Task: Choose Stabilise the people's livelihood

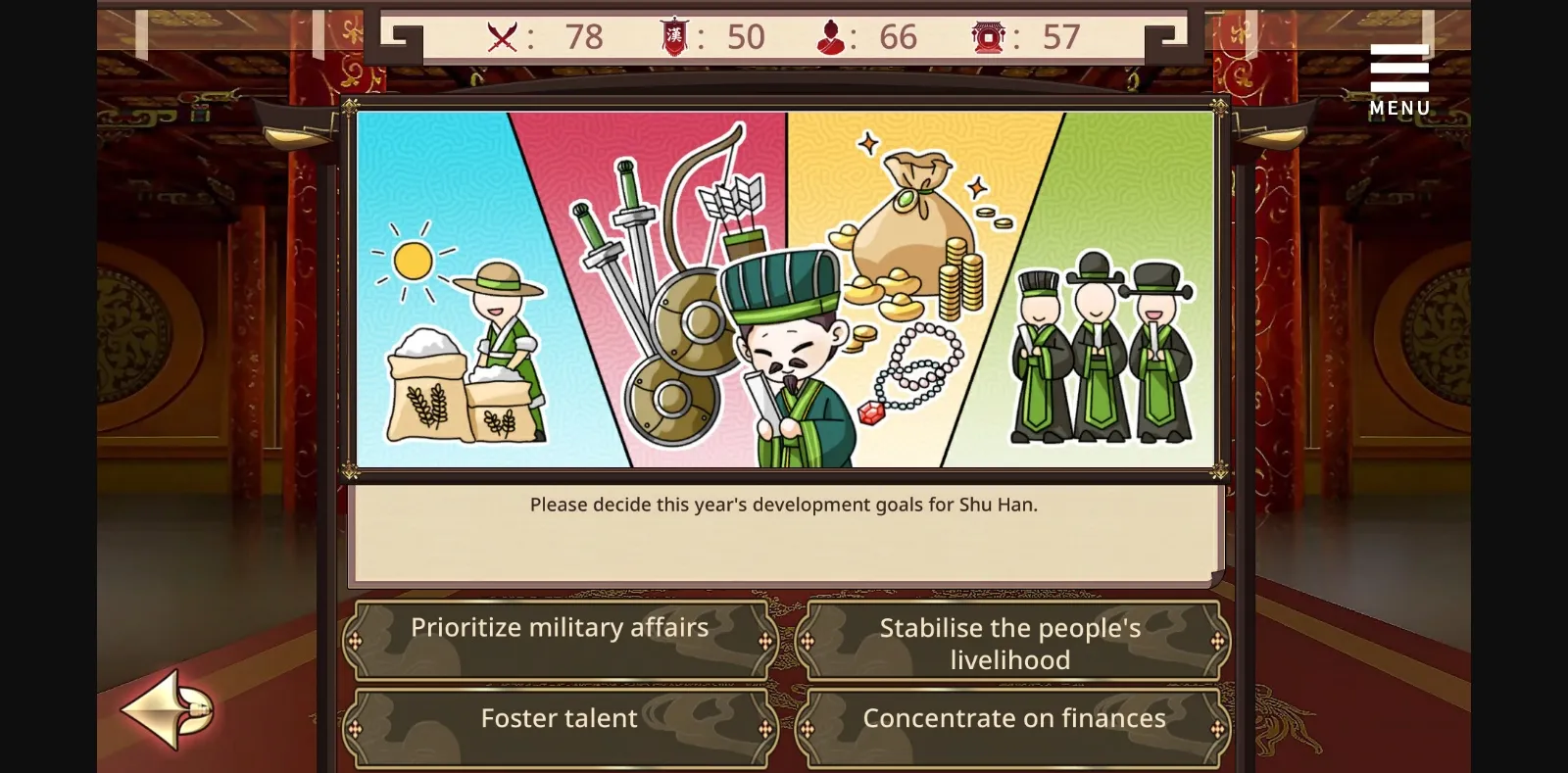Action: tap(1011, 643)
